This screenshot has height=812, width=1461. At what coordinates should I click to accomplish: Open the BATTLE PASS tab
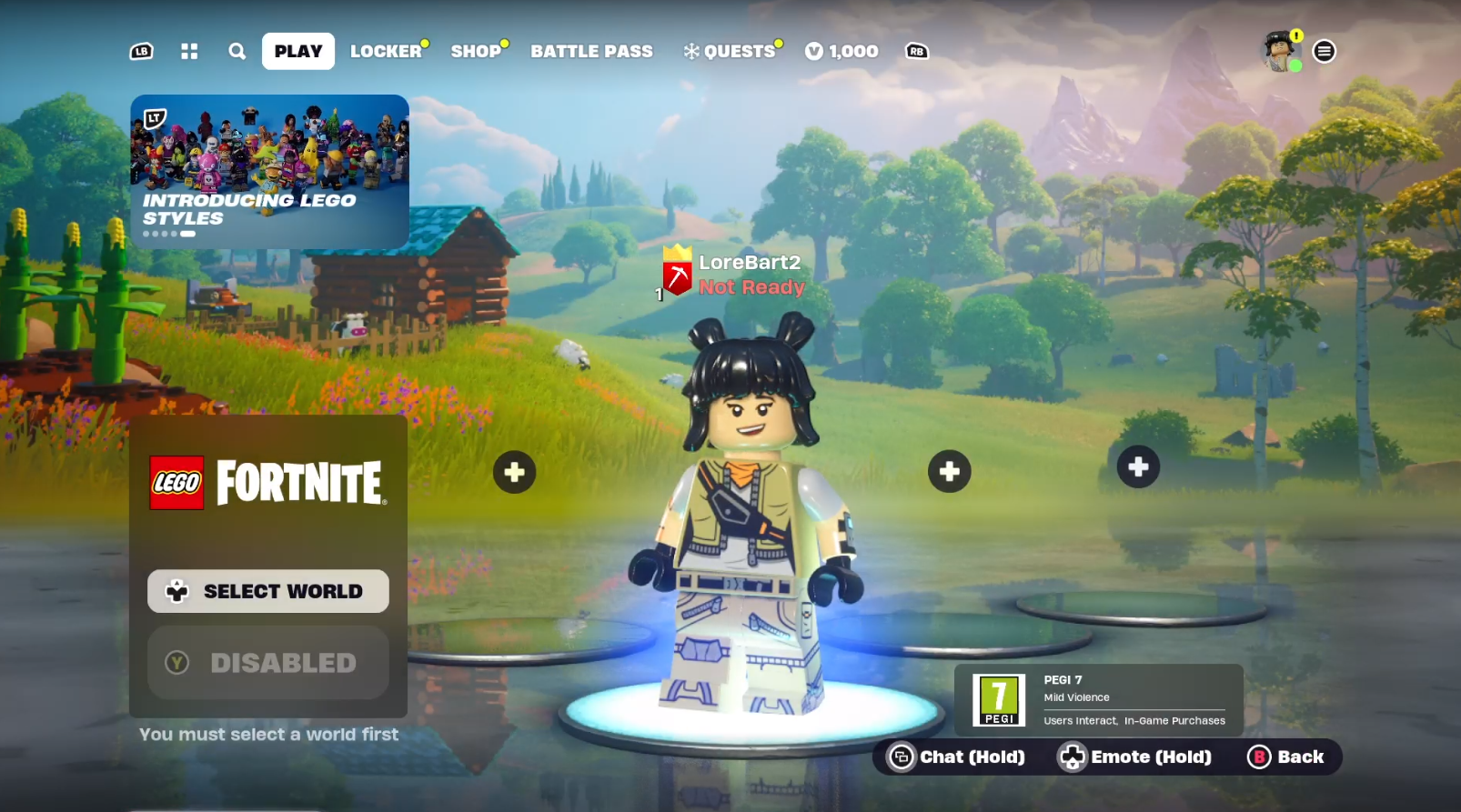click(x=591, y=52)
